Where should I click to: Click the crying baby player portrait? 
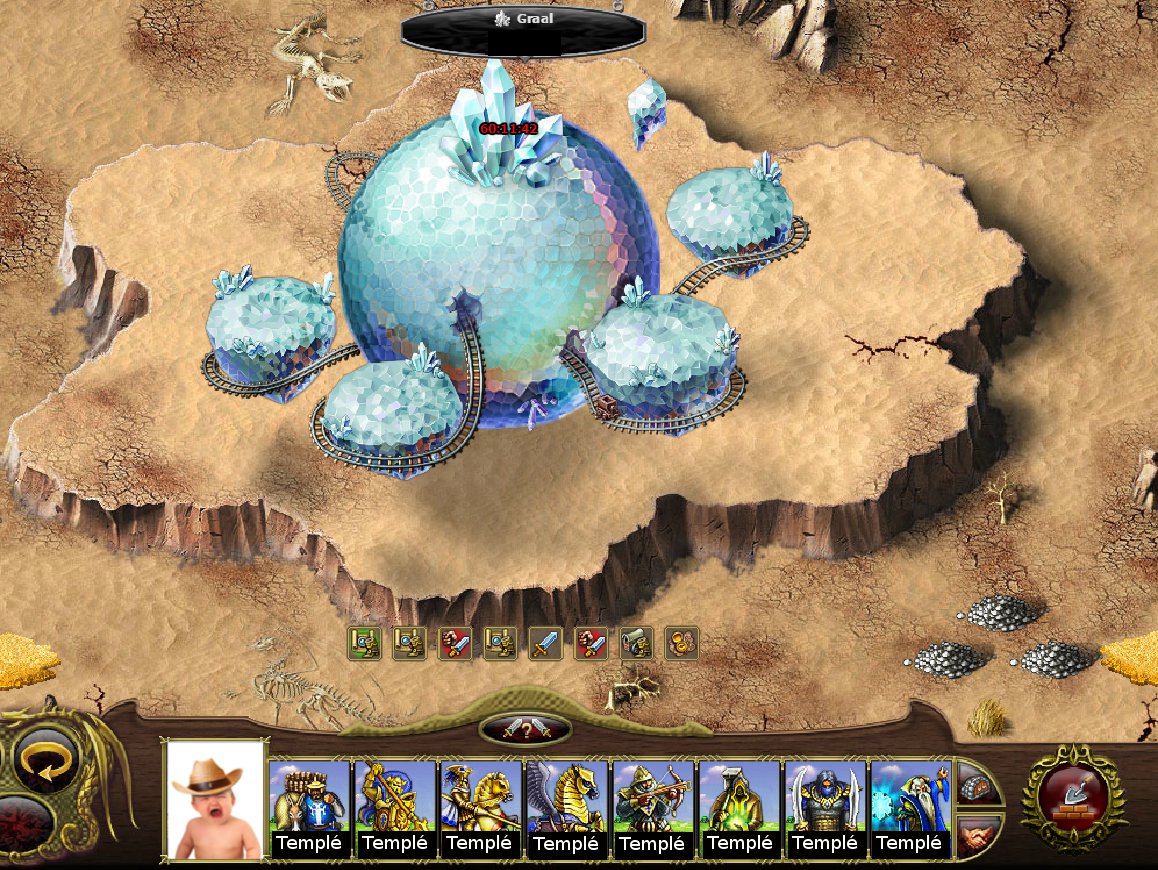215,800
